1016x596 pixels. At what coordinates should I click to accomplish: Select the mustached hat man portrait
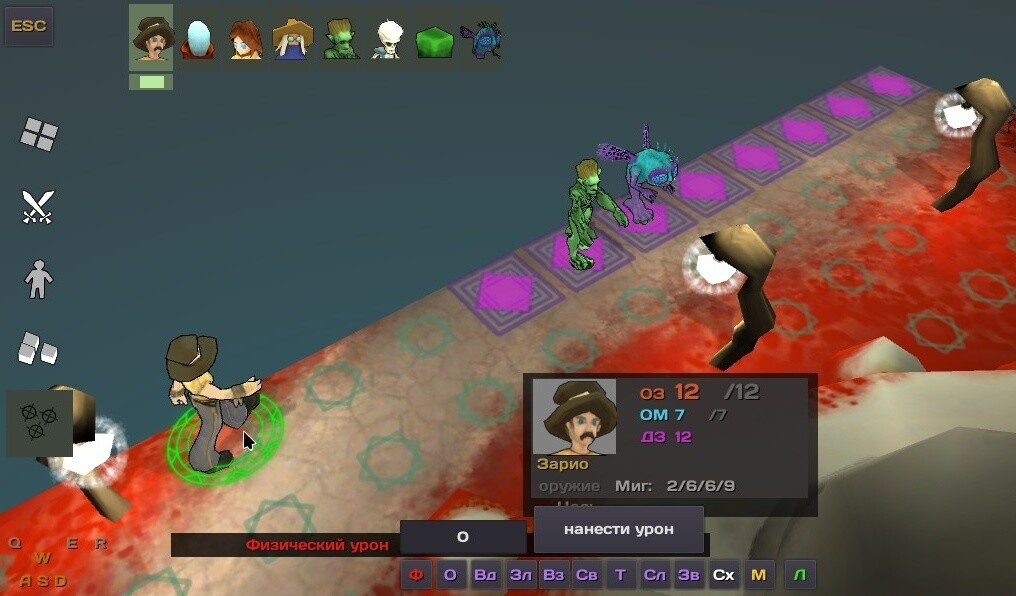pyautogui.click(x=151, y=38)
